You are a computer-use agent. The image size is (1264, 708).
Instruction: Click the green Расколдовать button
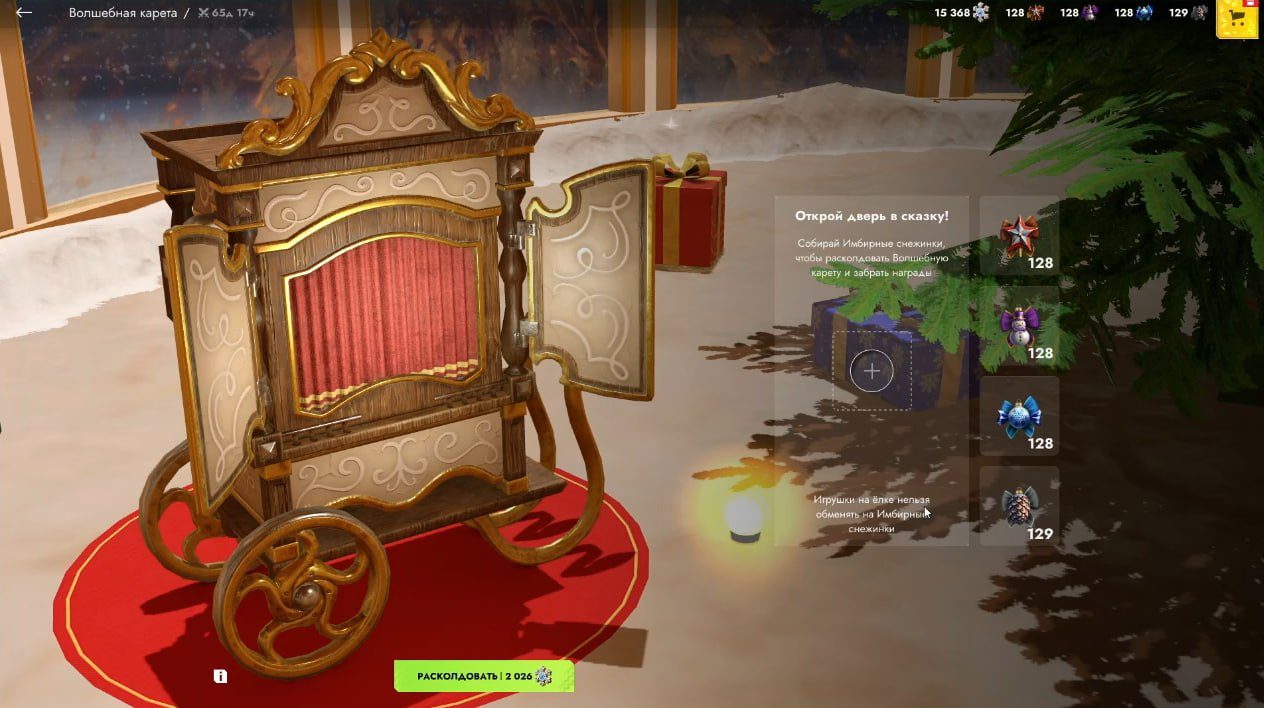tap(484, 677)
